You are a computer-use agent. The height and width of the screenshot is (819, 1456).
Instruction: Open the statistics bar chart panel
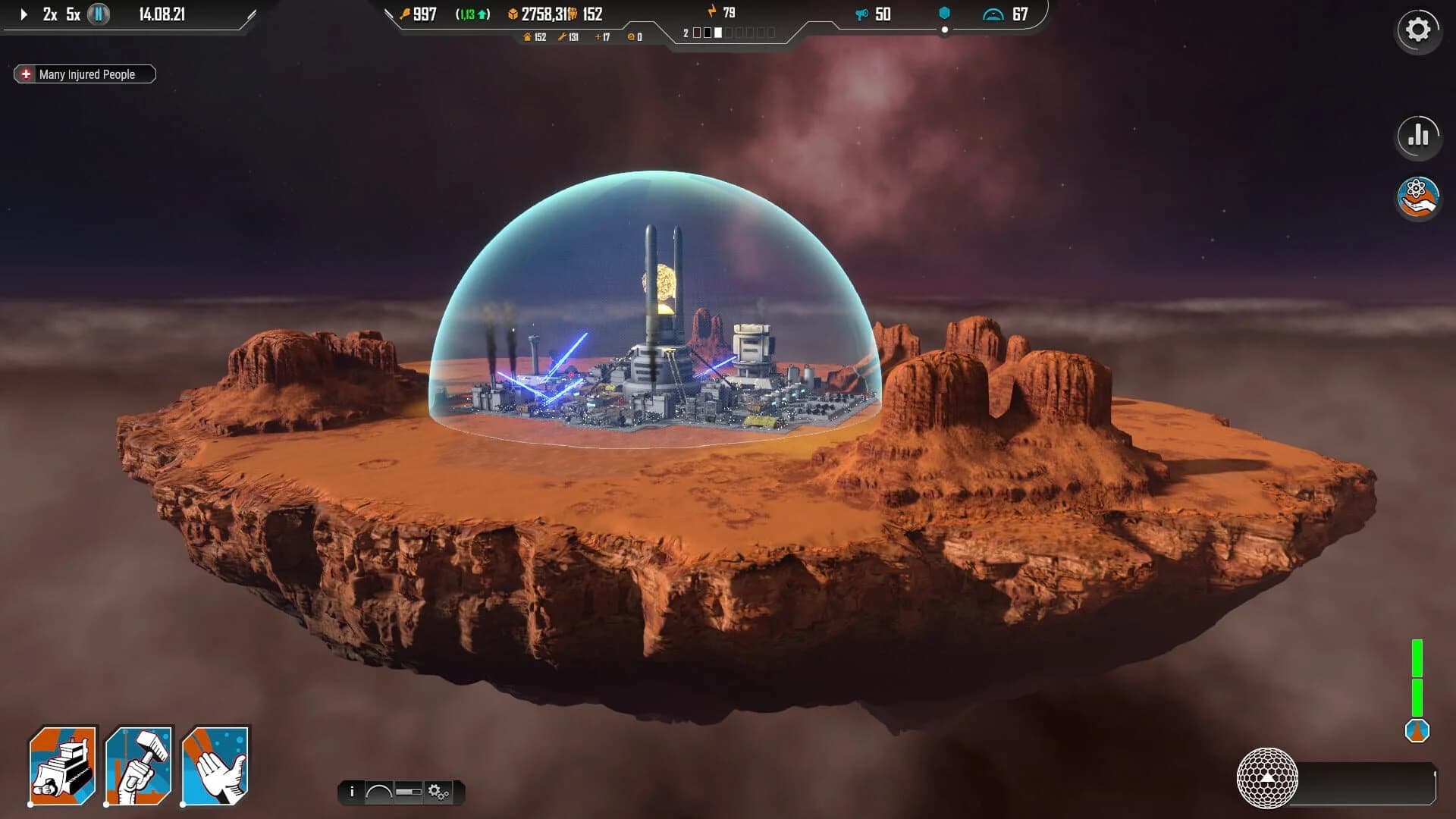click(1417, 137)
